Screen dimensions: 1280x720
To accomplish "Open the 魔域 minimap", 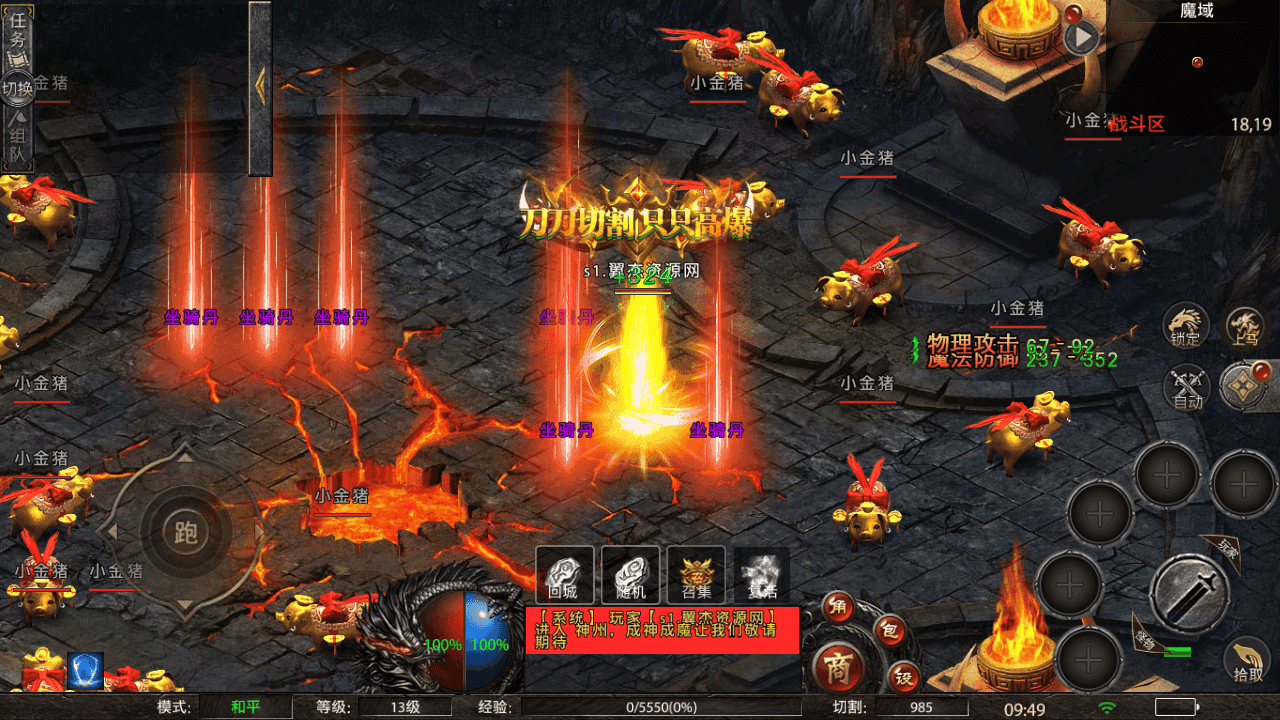I will [1195, 70].
